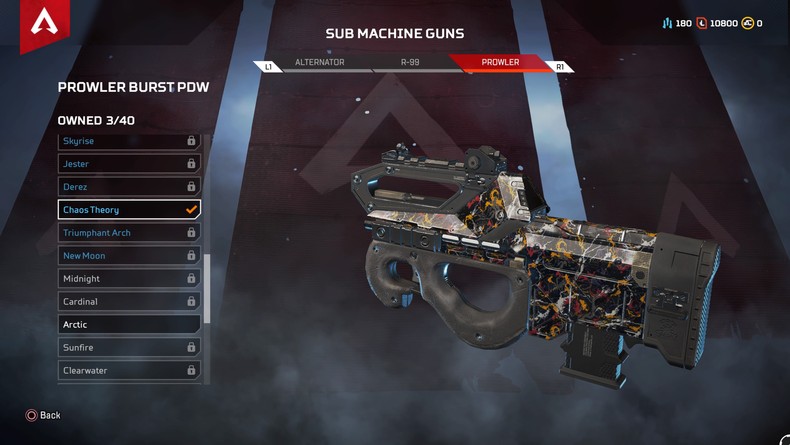Equip the Chaos Theory skin
790x445 pixels.
pos(129,210)
